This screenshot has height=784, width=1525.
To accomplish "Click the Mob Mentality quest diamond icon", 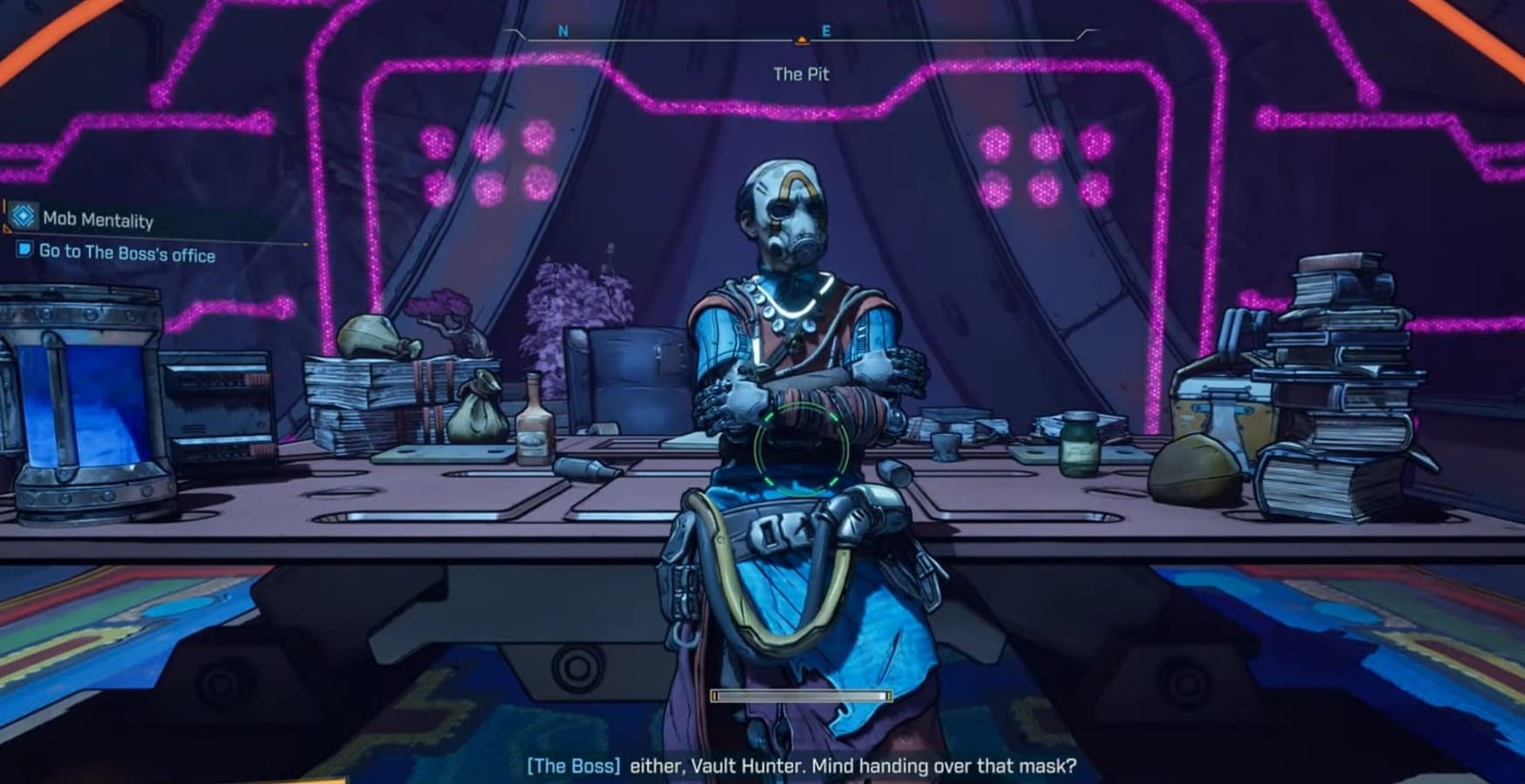I will point(24,217).
